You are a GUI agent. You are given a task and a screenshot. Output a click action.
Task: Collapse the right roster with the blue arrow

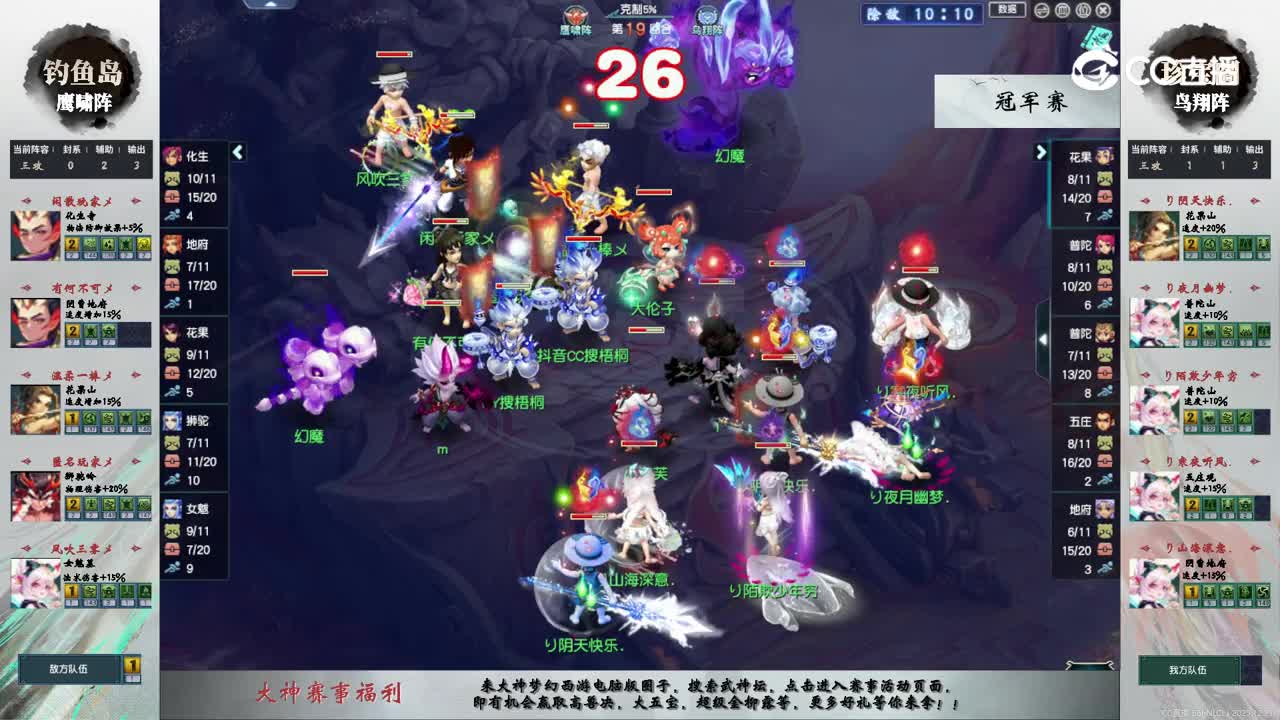pos(1041,151)
